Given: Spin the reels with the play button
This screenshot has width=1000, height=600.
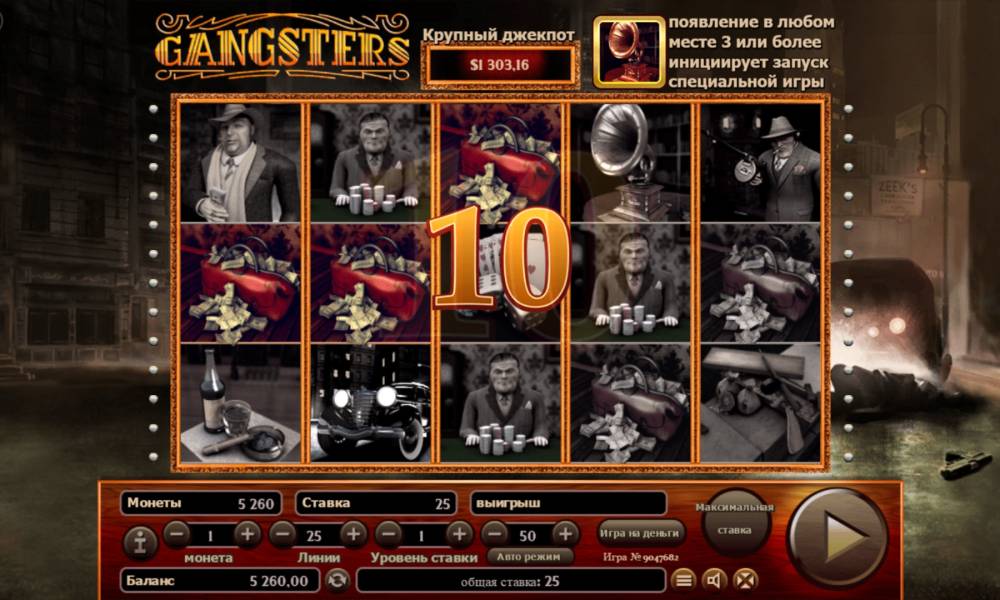Looking at the screenshot, I should 837,536.
